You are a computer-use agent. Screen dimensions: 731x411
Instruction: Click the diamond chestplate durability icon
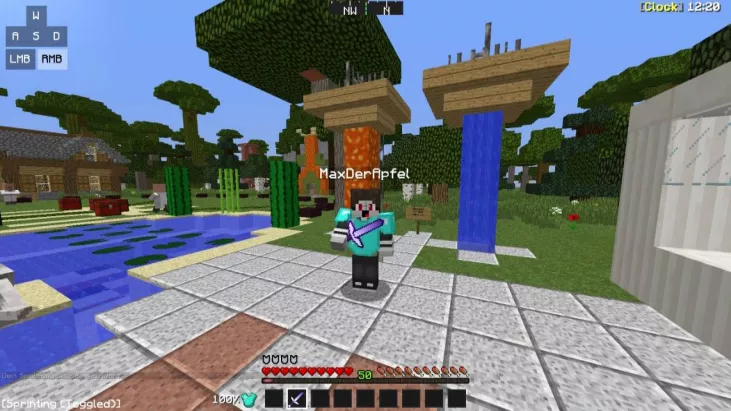click(249, 400)
